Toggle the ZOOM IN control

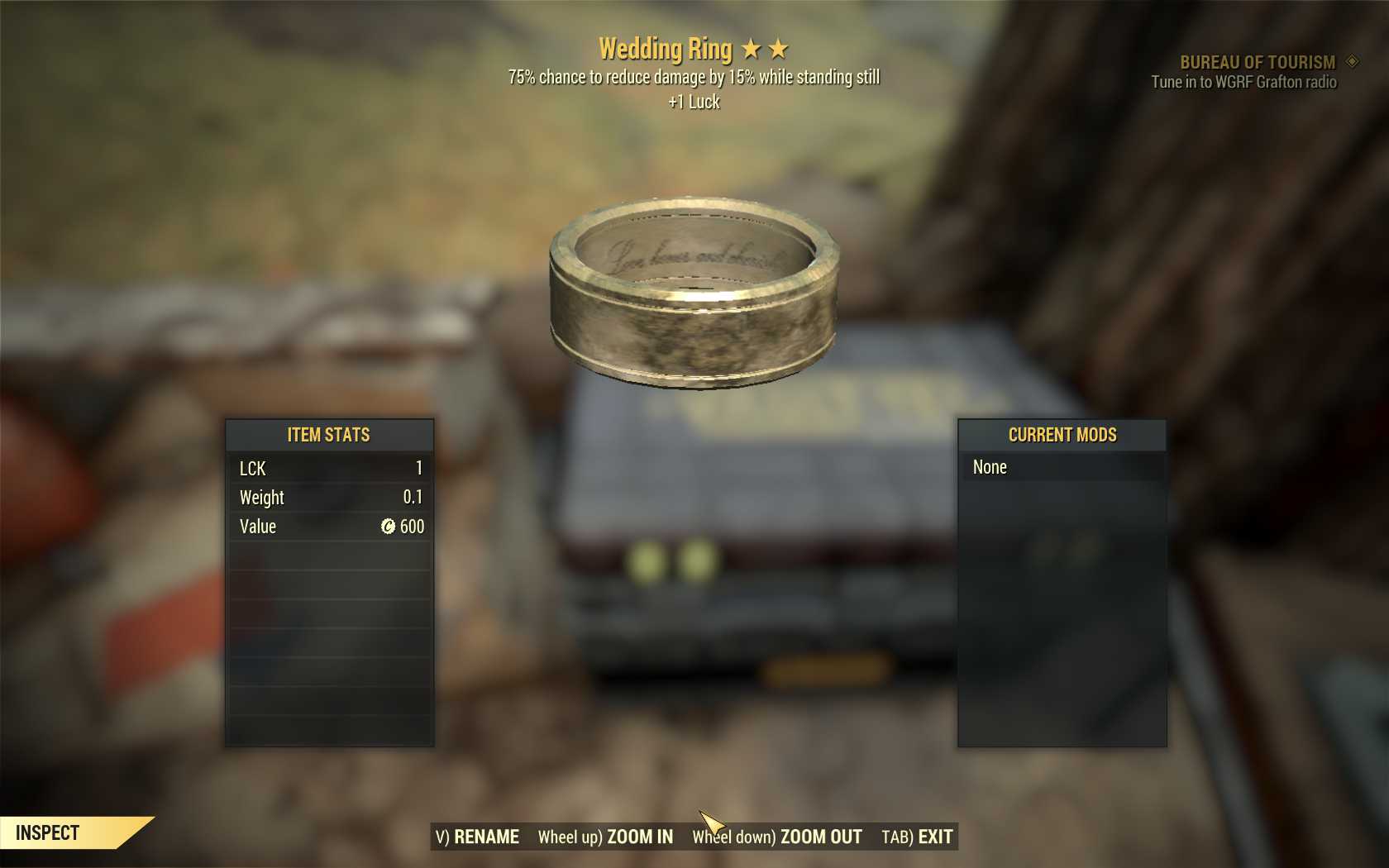pos(641,837)
